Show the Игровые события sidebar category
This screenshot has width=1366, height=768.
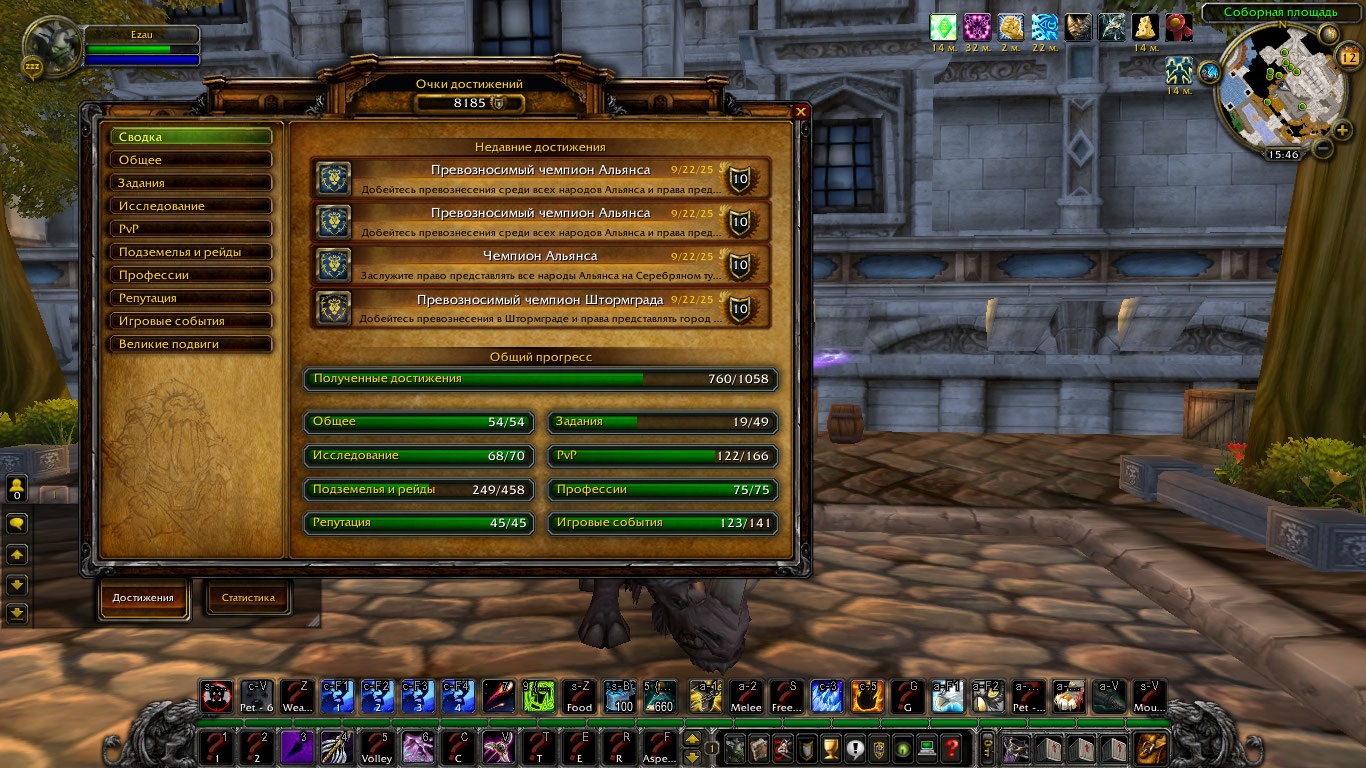[190, 321]
